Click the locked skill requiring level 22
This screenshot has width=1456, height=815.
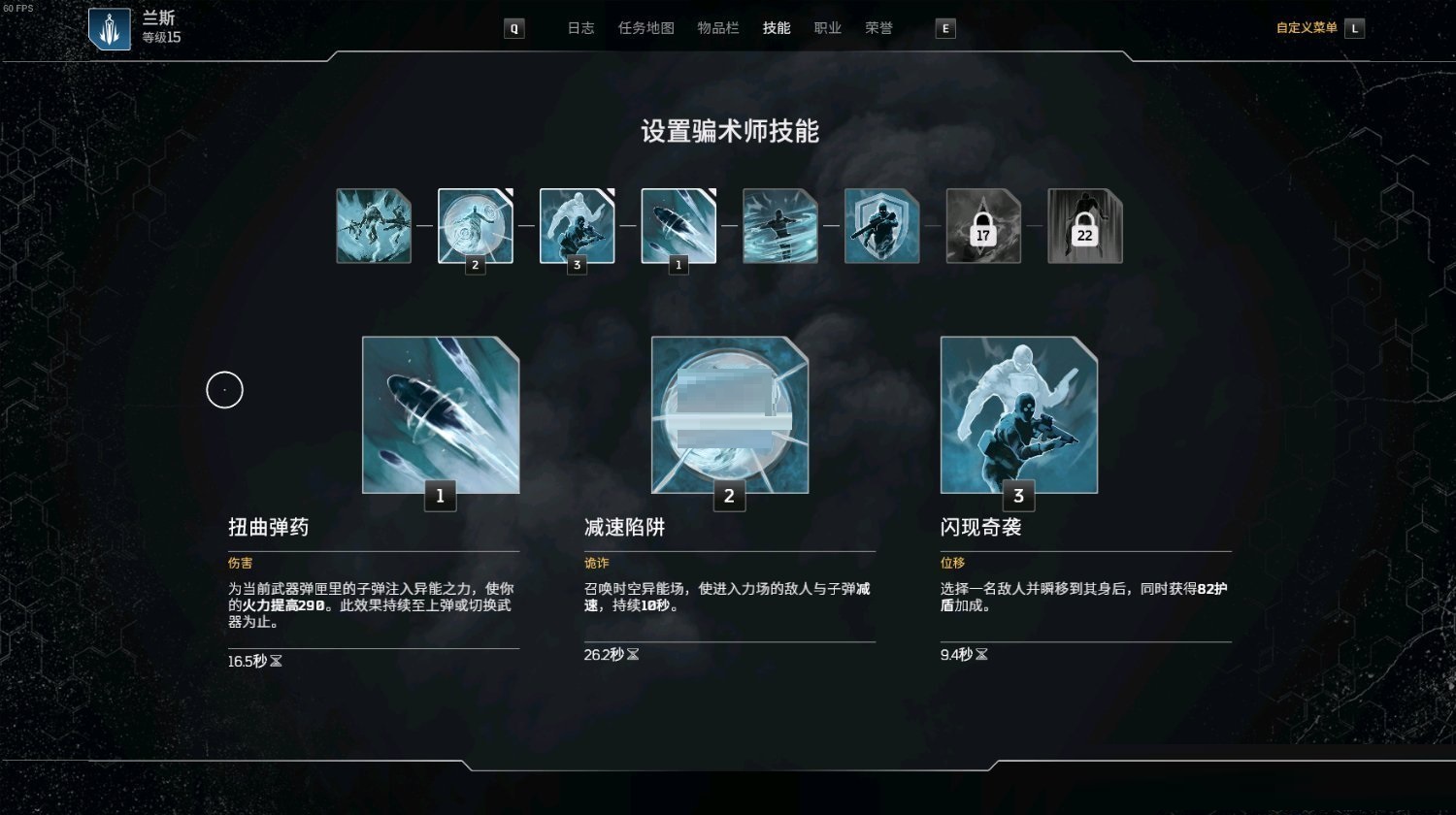1084,225
